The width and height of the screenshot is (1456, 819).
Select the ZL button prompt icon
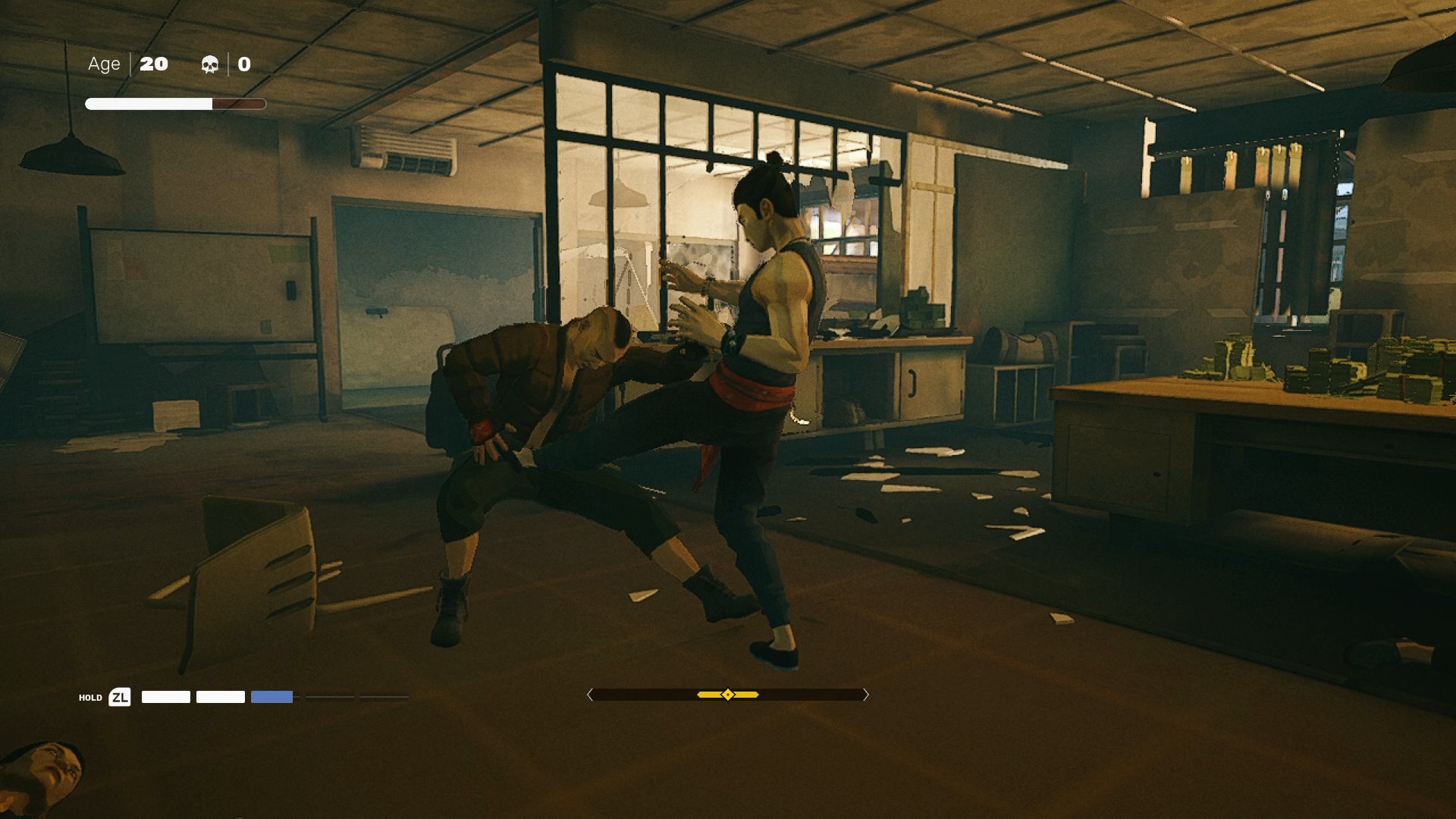(120, 696)
